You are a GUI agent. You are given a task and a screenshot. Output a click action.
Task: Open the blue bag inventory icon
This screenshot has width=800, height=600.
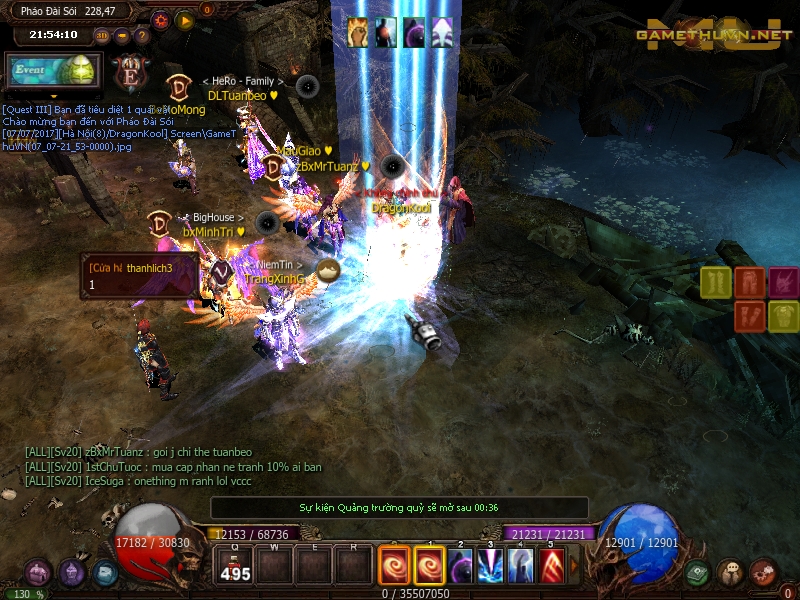pyautogui.click(x=105, y=573)
